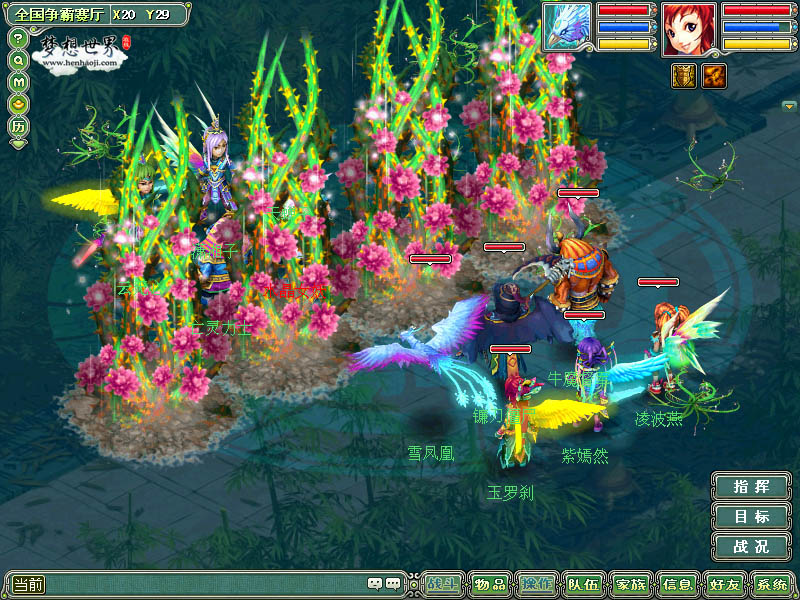
Task: Open the help question mark button
Action: click(x=18, y=38)
